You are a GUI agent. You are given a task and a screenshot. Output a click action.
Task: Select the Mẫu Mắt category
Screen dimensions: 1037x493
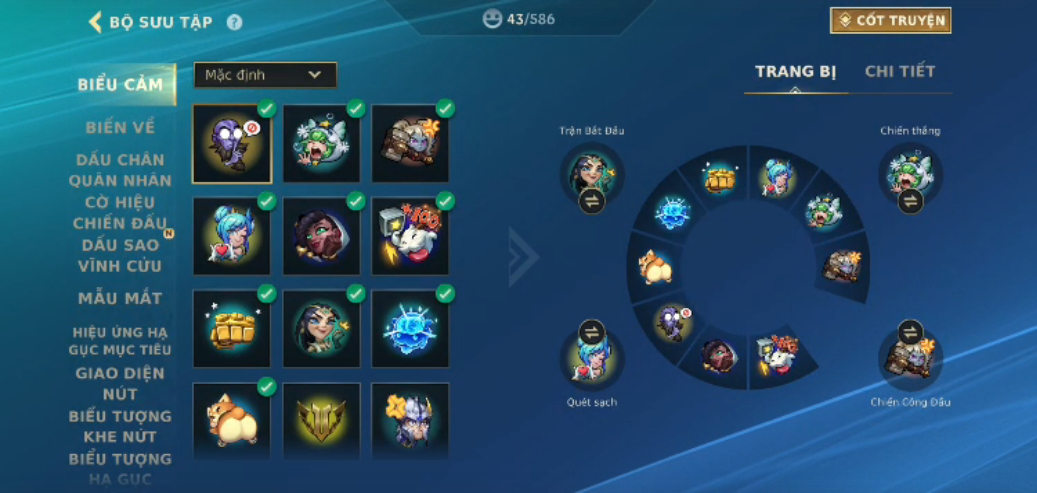(120, 298)
